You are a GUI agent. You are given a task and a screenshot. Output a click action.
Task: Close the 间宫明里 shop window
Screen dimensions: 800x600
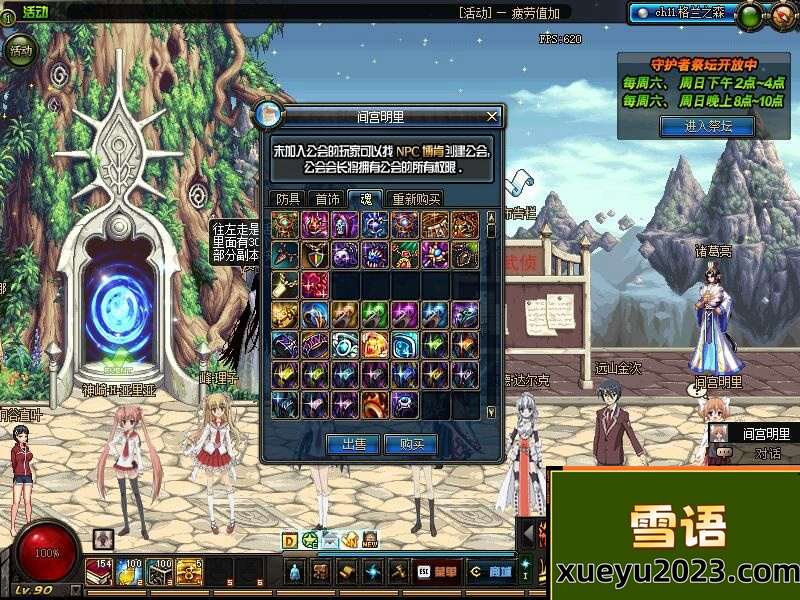[491, 116]
